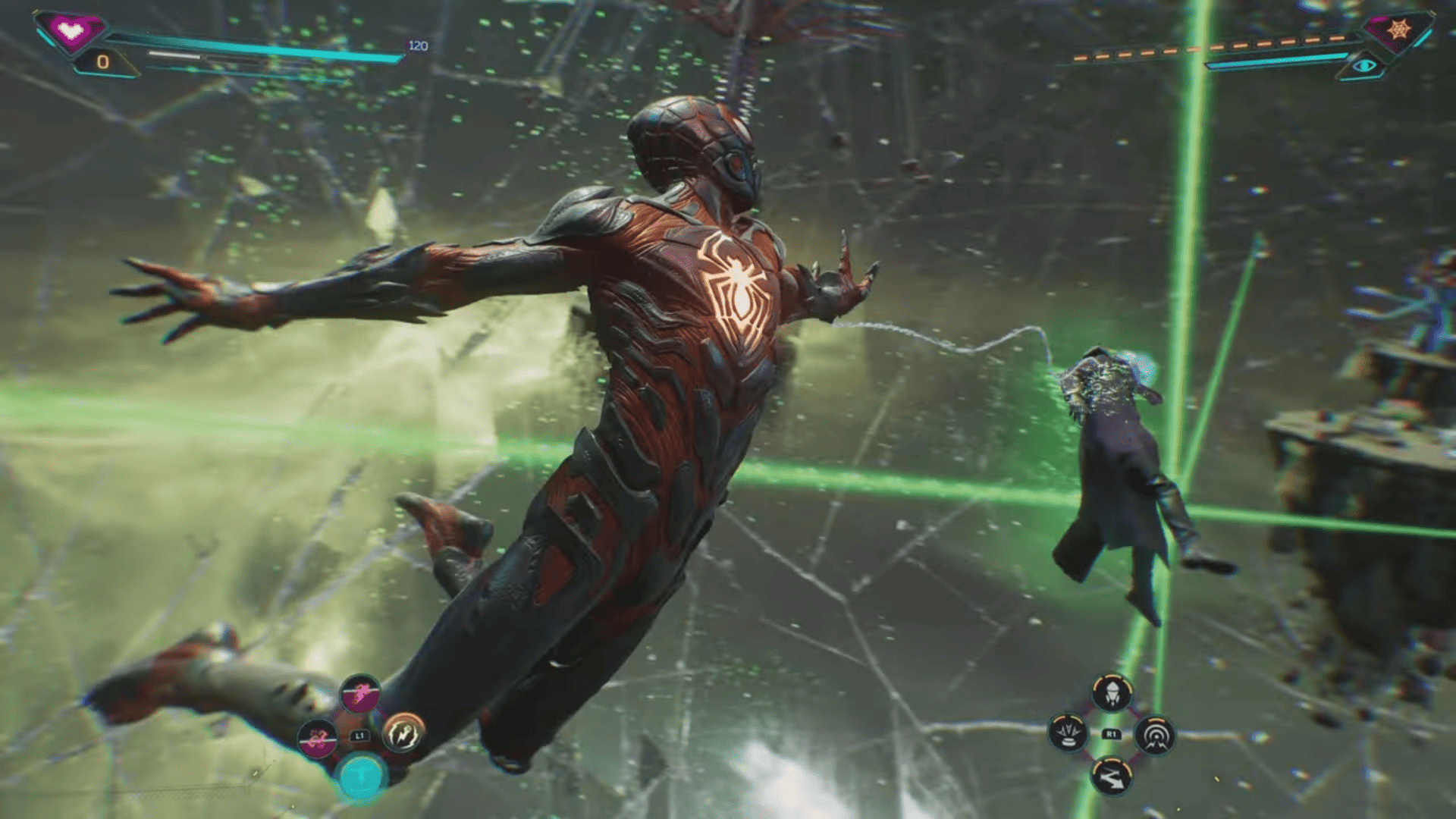Click the cyan health bar top-left
The image size is (1456, 819).
265,45
